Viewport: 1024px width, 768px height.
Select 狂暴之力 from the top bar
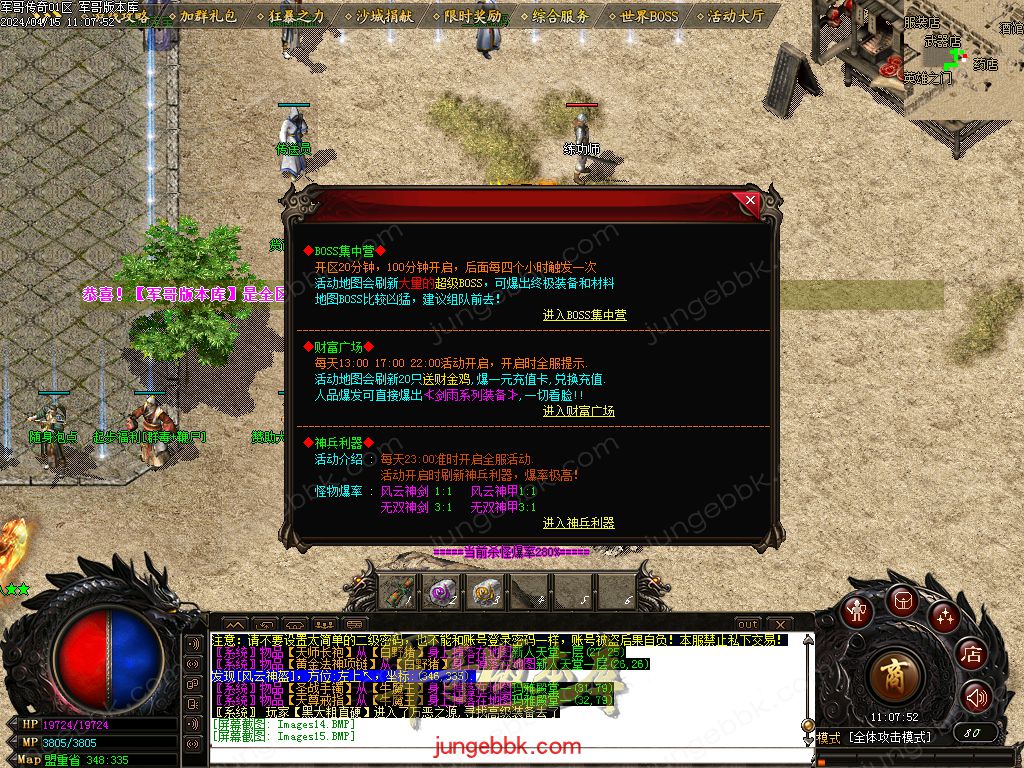tap(296, 16)
